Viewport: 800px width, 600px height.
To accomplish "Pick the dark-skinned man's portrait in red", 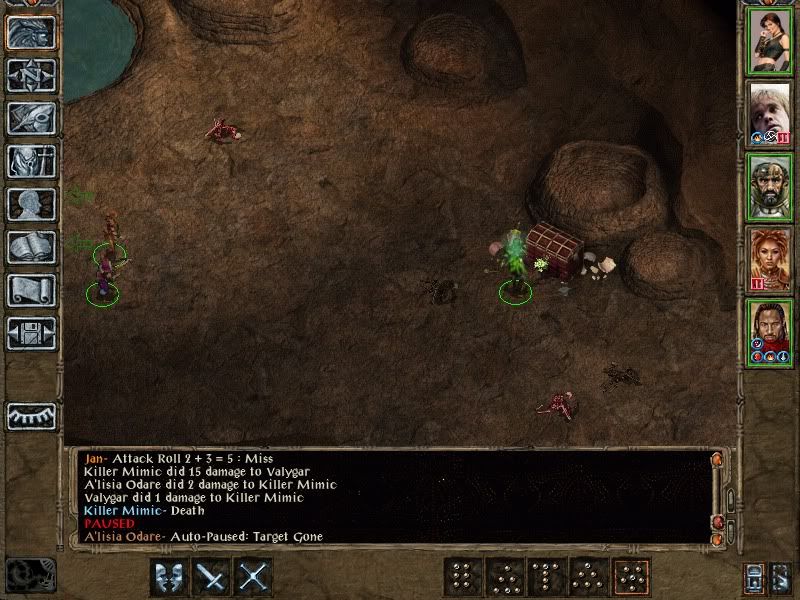I will [770, 333].
